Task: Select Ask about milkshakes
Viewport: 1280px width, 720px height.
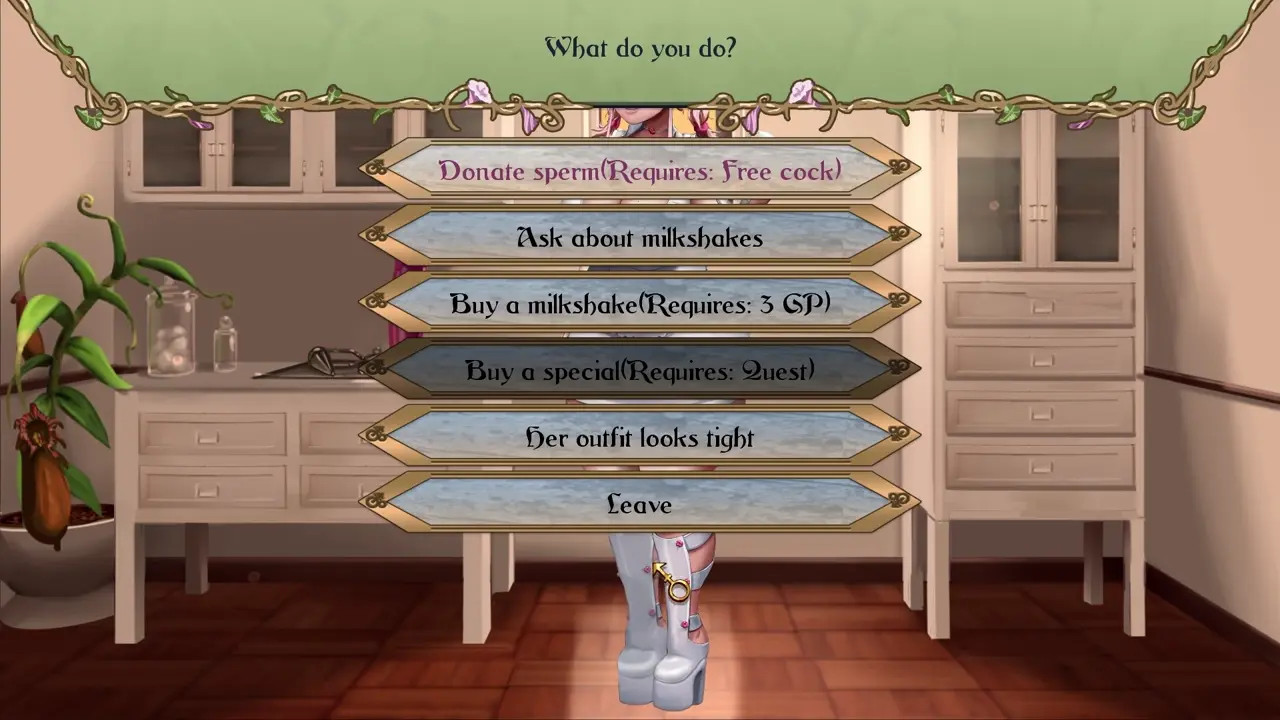Action: pos(640,238)
